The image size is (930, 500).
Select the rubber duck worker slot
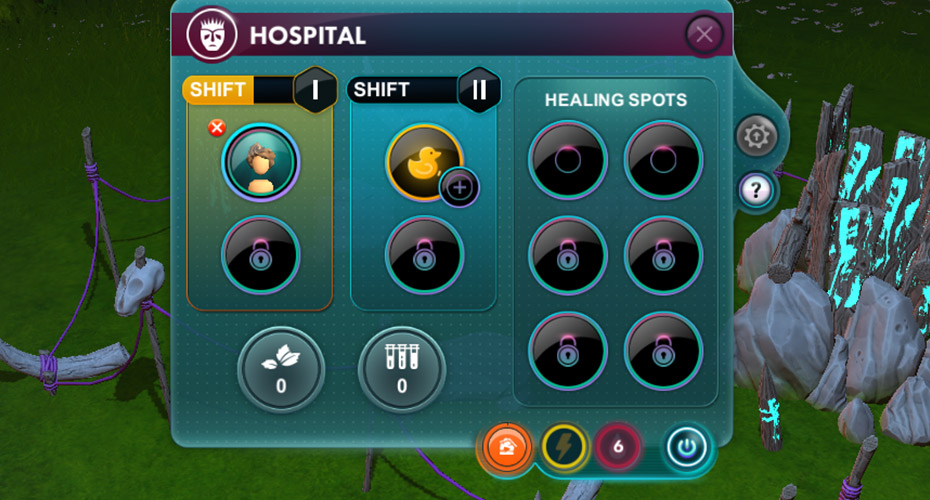[x=422, y=160]
